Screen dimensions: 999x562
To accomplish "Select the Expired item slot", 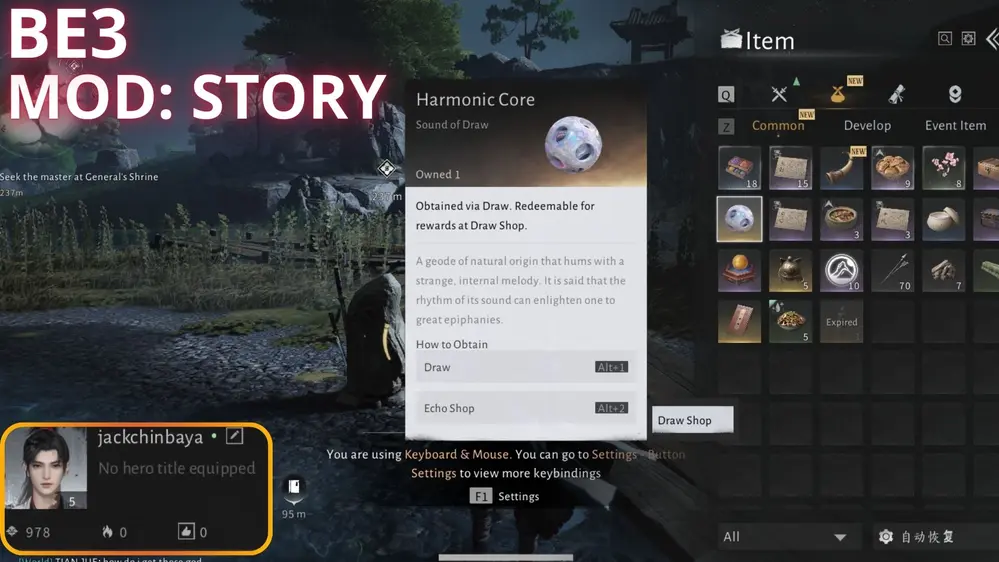I will coord(842,322).
